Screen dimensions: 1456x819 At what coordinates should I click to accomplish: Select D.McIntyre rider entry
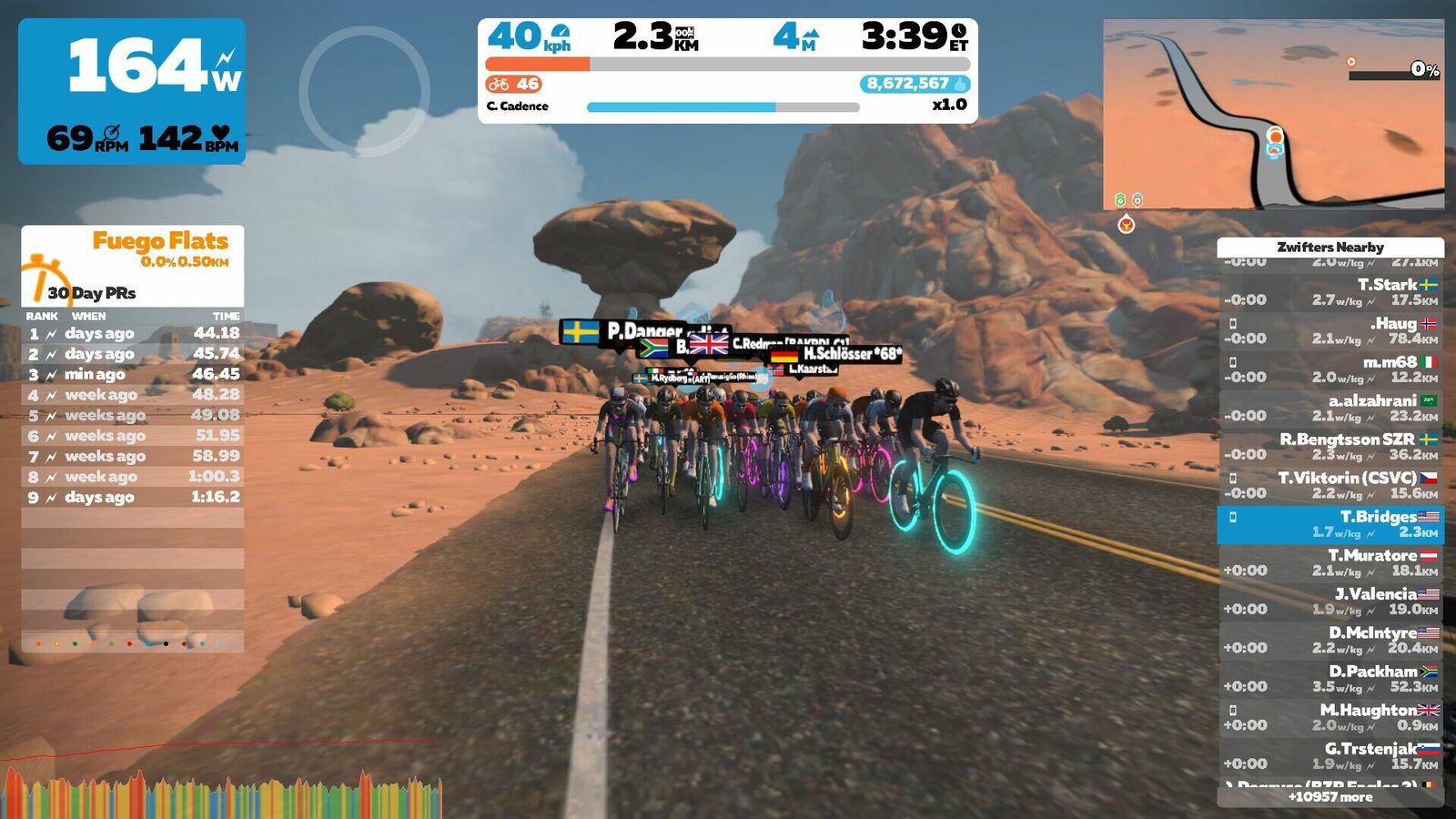click(x=1330, y=640)
